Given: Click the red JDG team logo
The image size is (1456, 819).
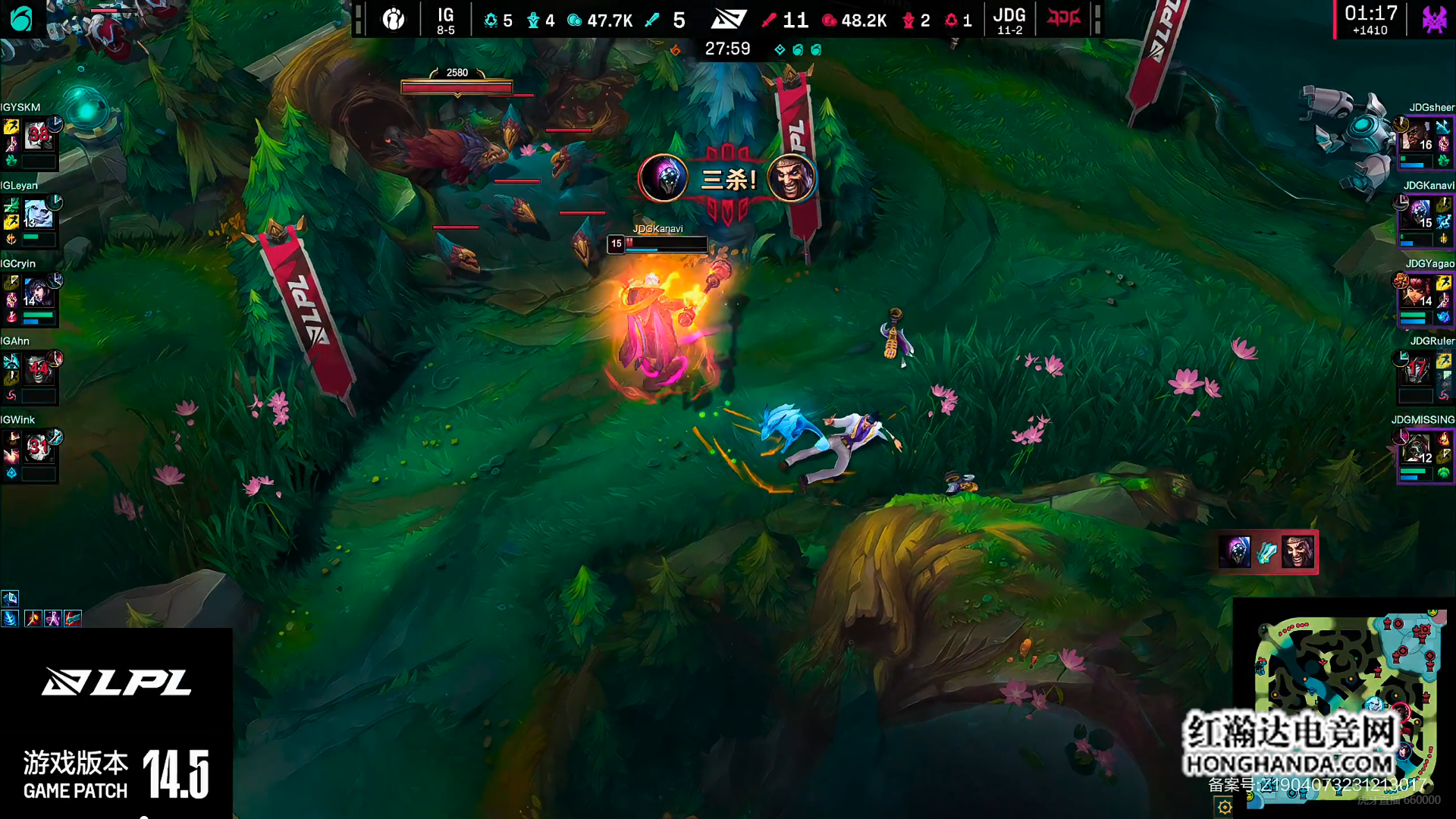Looking at the screenshot, I should click(x=1063, y=18).
